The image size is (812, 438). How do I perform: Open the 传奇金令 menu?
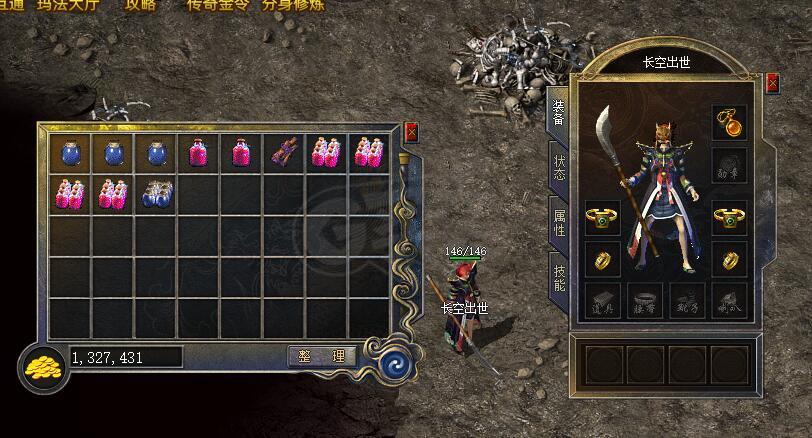point(217,4)
